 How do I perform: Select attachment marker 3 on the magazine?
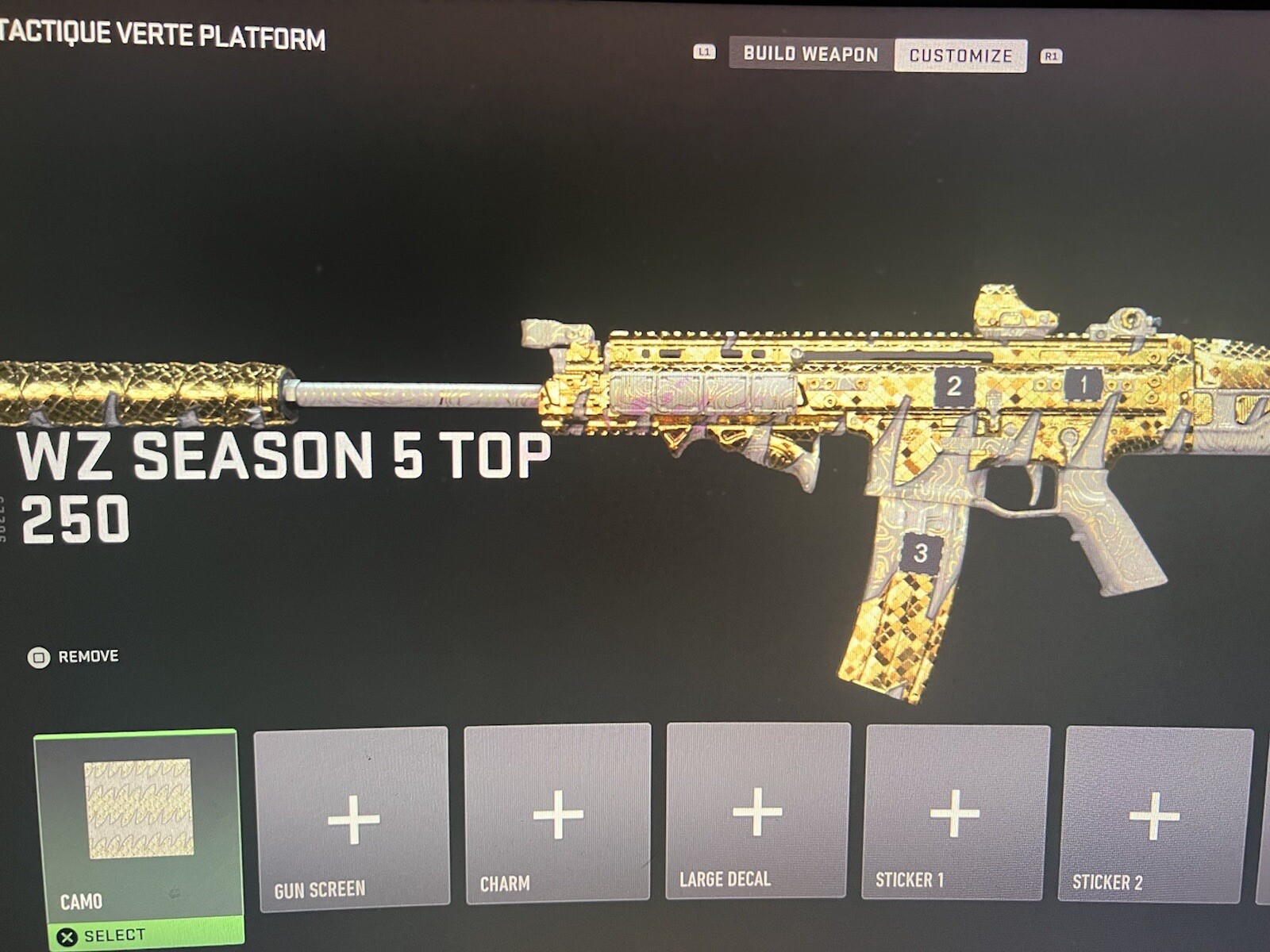click(x=921, y=553)
